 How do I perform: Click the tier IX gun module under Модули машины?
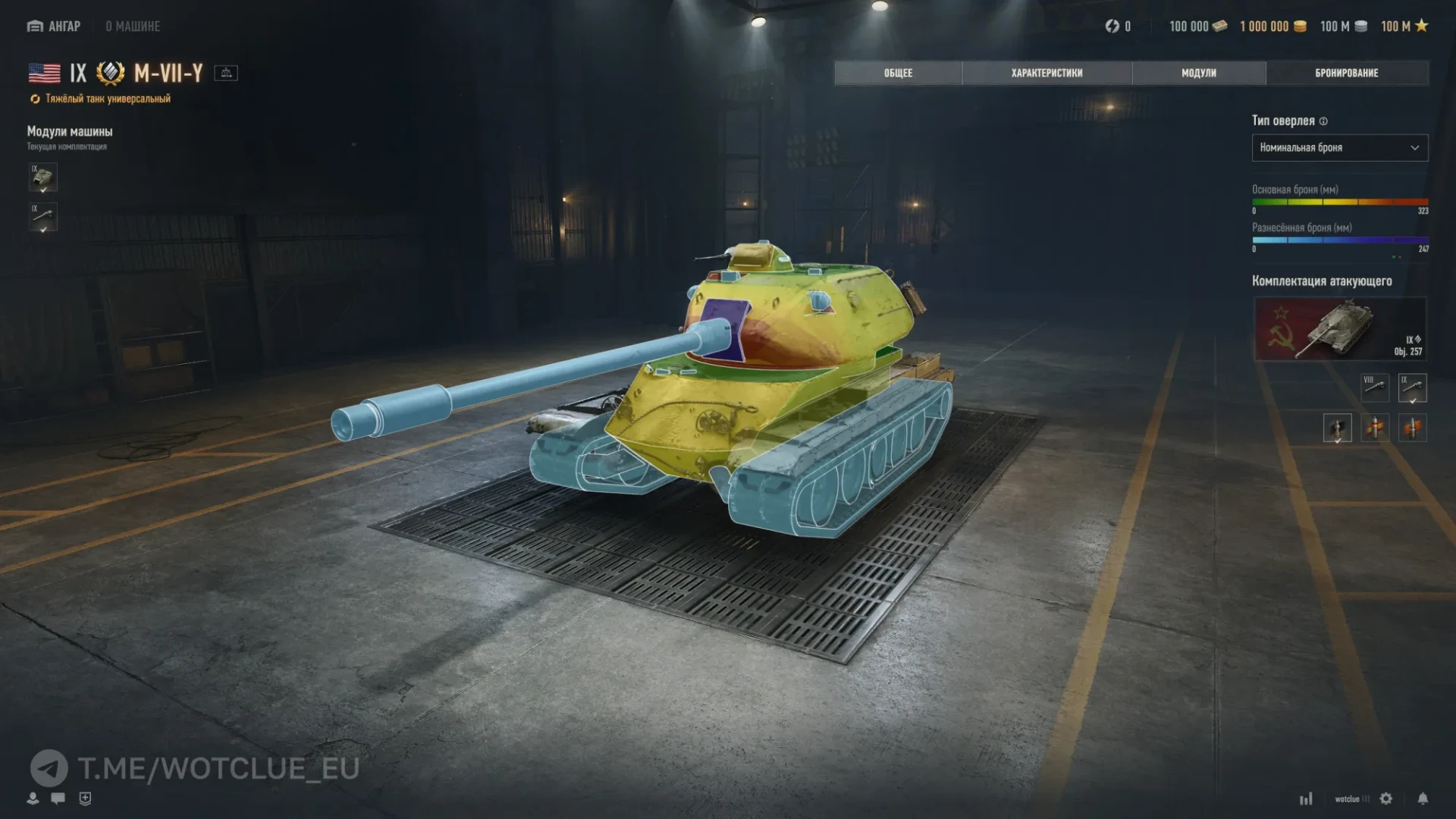click(x=43, y=217)
